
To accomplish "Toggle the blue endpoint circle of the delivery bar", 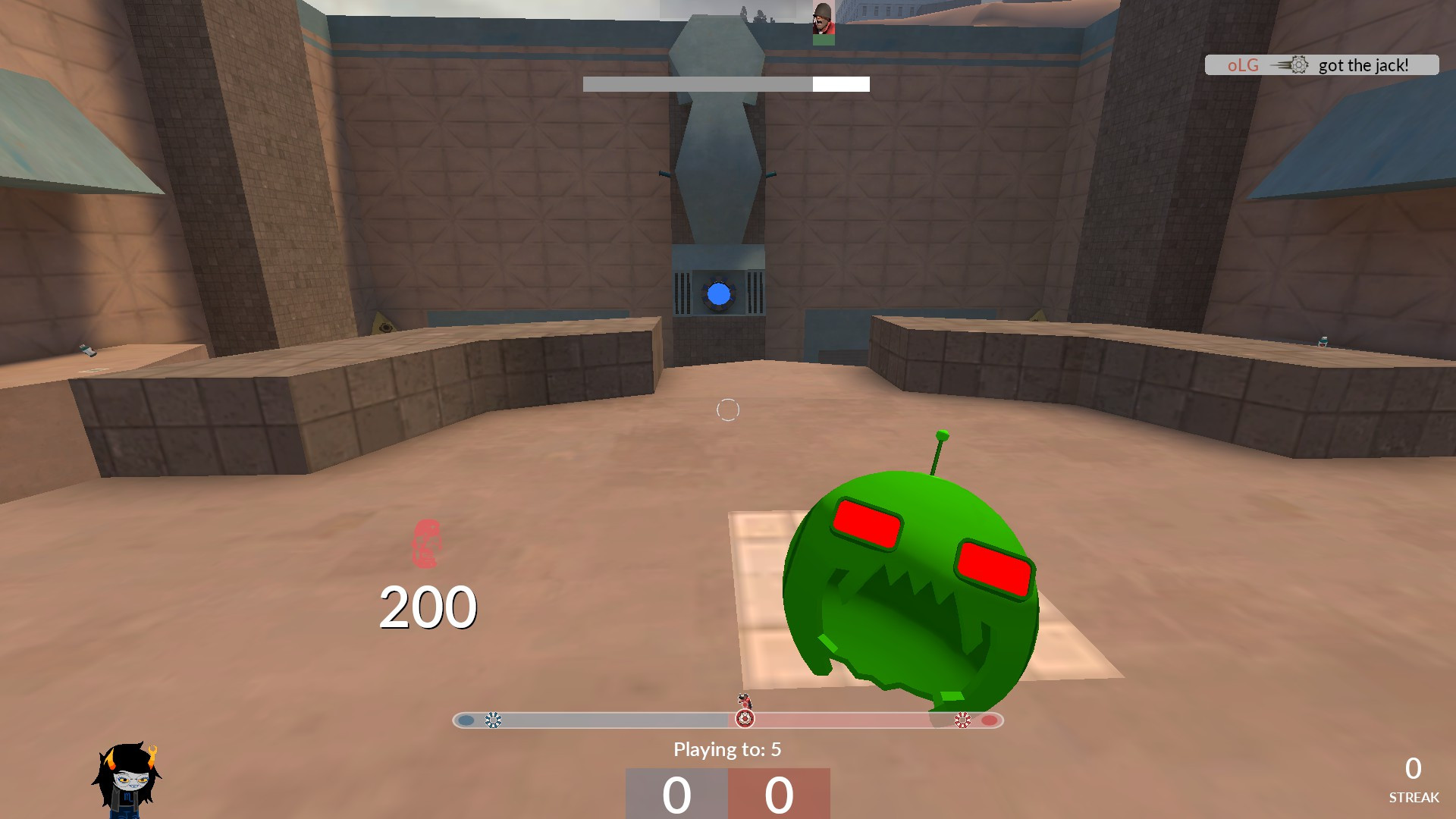I will click(466, 719).
